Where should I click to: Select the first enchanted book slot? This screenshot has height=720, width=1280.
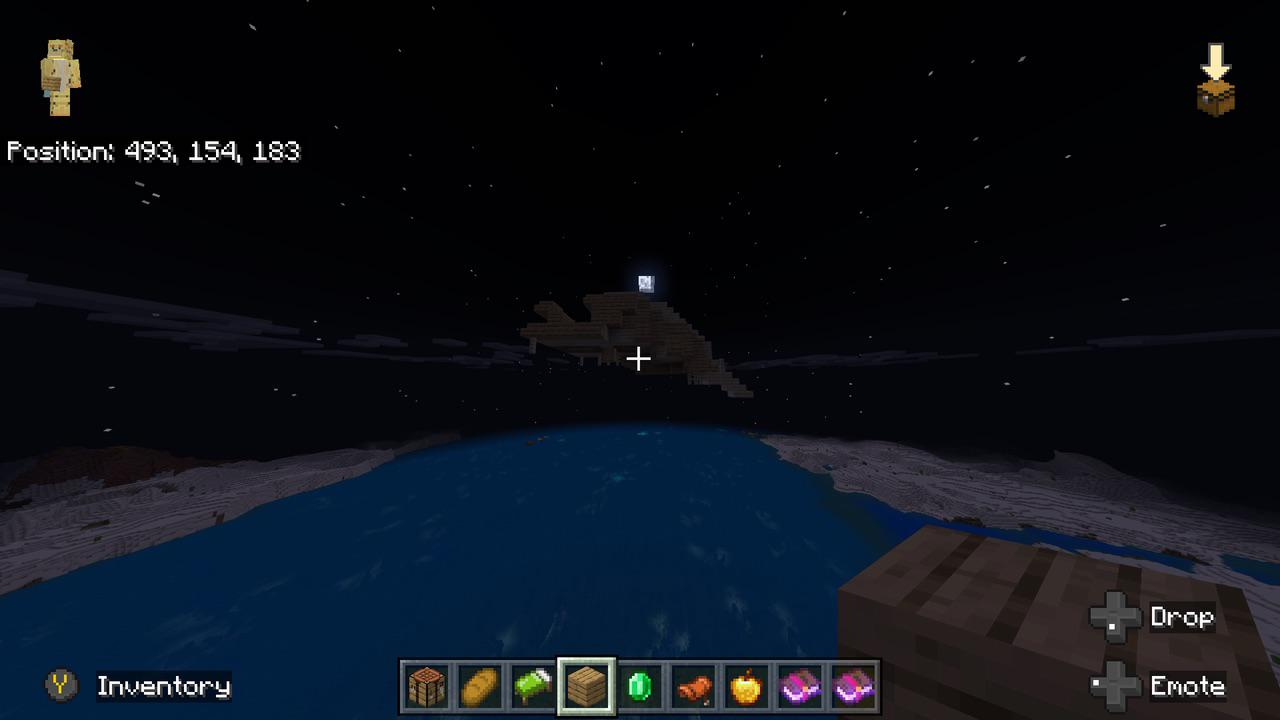tap(798, 684)
